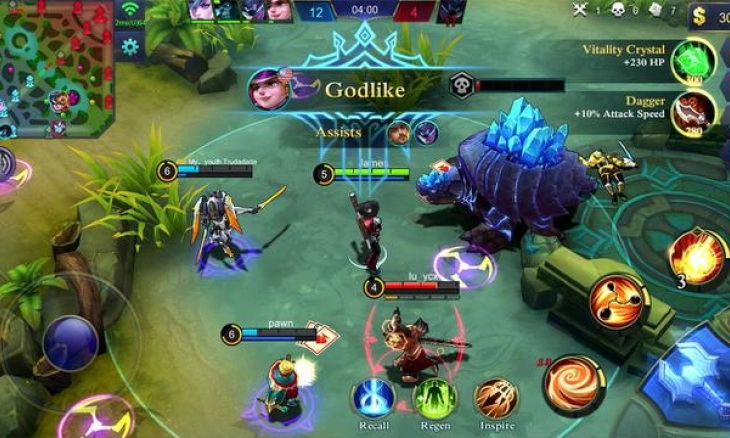Touch the blue movement joystick knob

pyautogui.click(x=70, y=343)
